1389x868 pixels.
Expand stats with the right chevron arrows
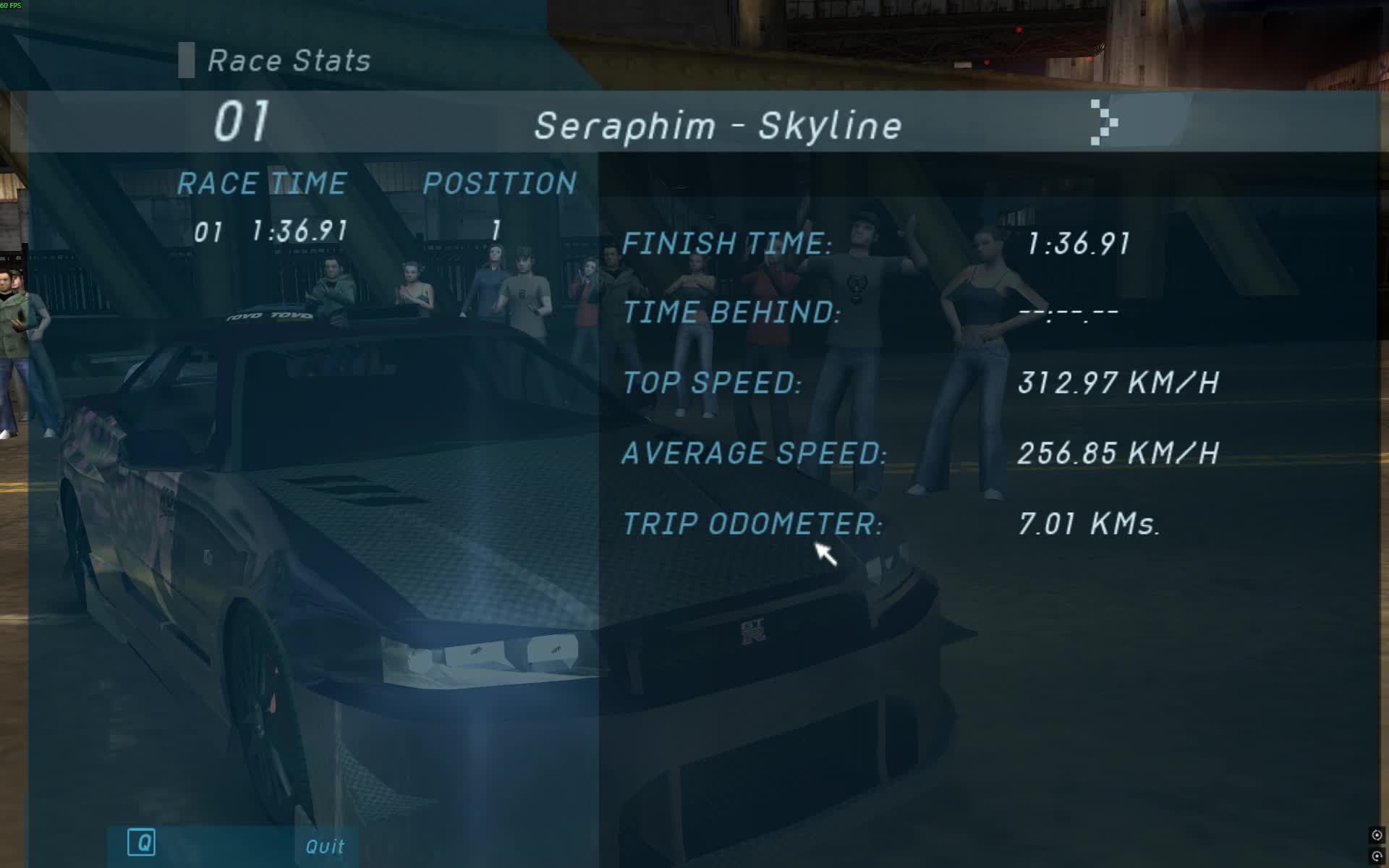1105,124
